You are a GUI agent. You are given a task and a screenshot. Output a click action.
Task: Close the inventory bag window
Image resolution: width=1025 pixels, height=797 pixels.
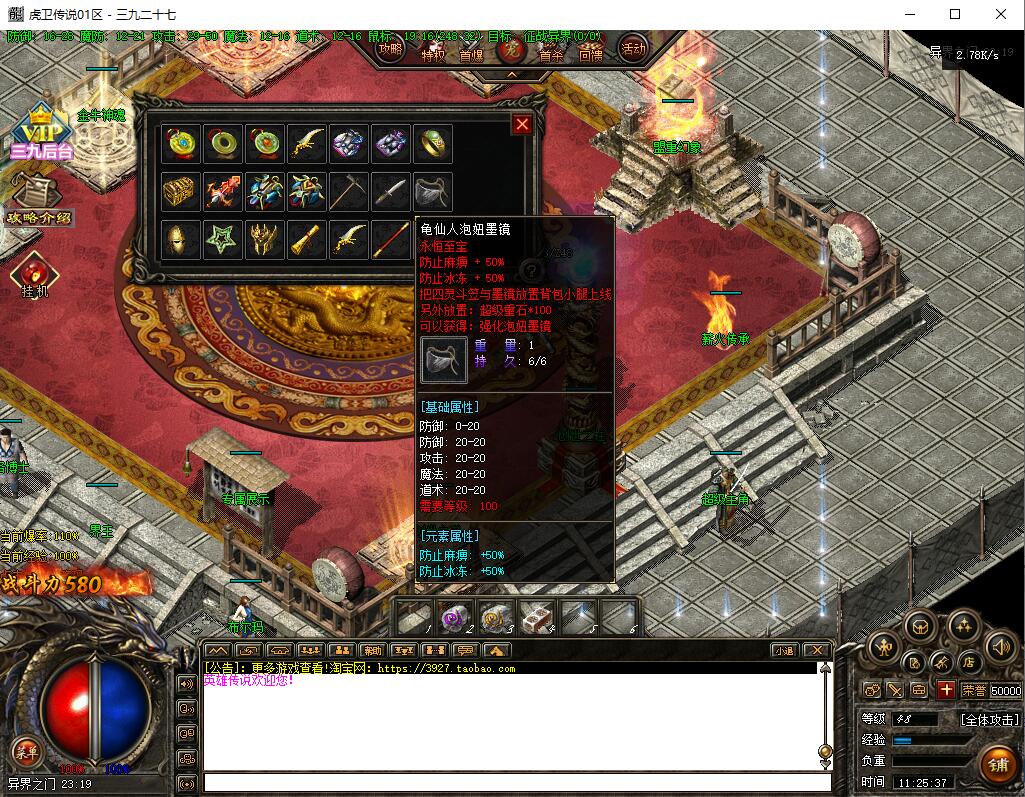coord(522,124)
